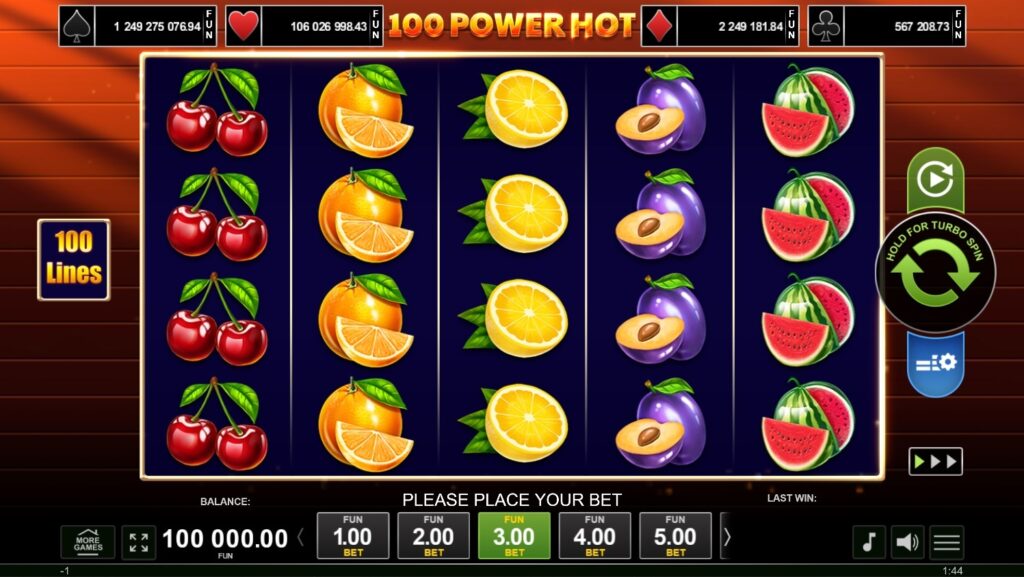Screen dimensions: 1024x577
Task: Show higher bets with right arrow
Action: coord(727,537)
